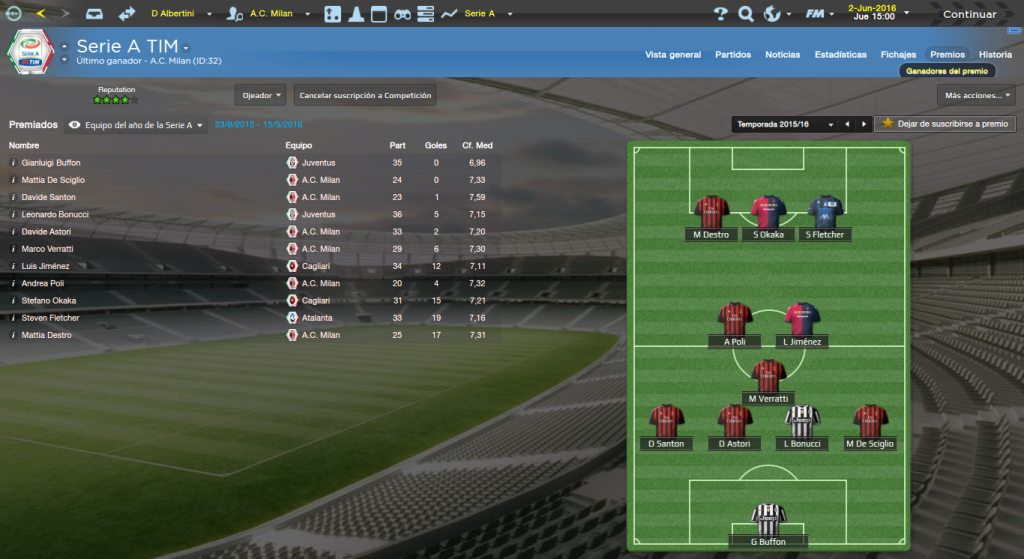
Task: Select Gianluigi Buffon in the winners list
Action: click(51, 162)
